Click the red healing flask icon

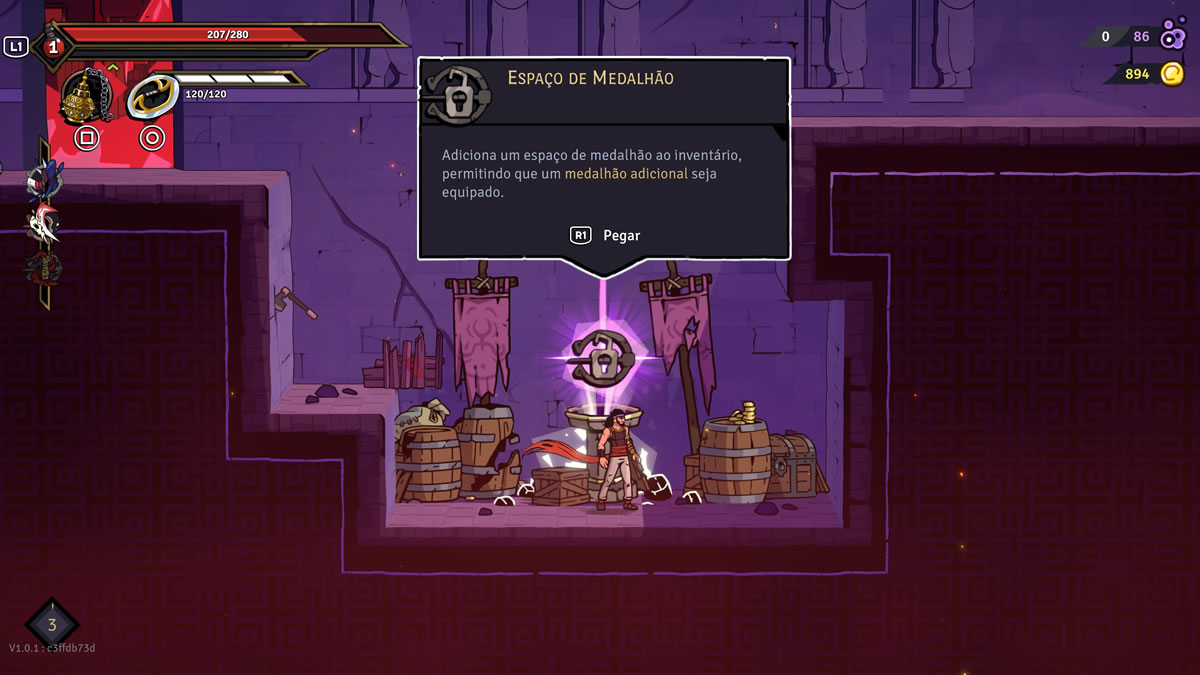click(x=52, y=46)
